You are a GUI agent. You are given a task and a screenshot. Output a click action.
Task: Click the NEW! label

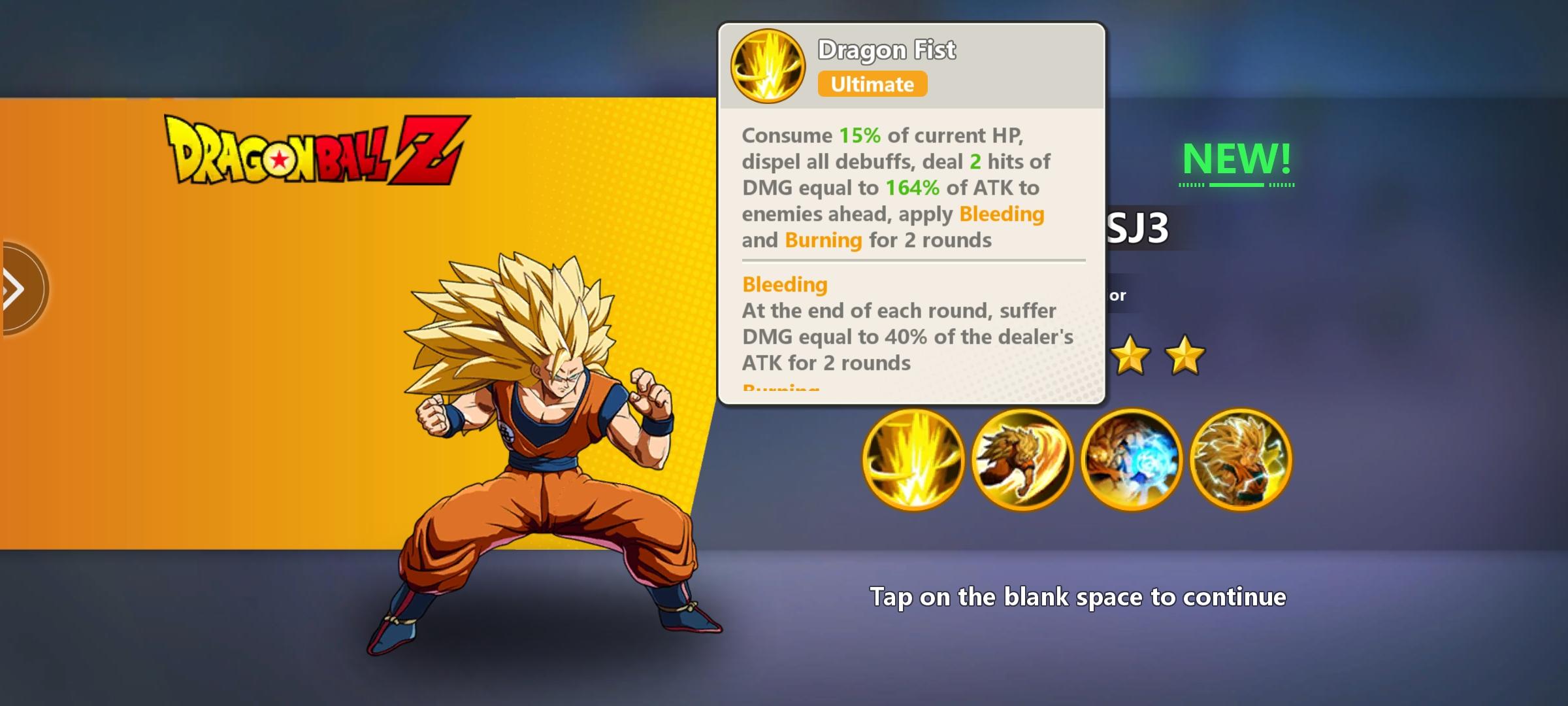1237,157
